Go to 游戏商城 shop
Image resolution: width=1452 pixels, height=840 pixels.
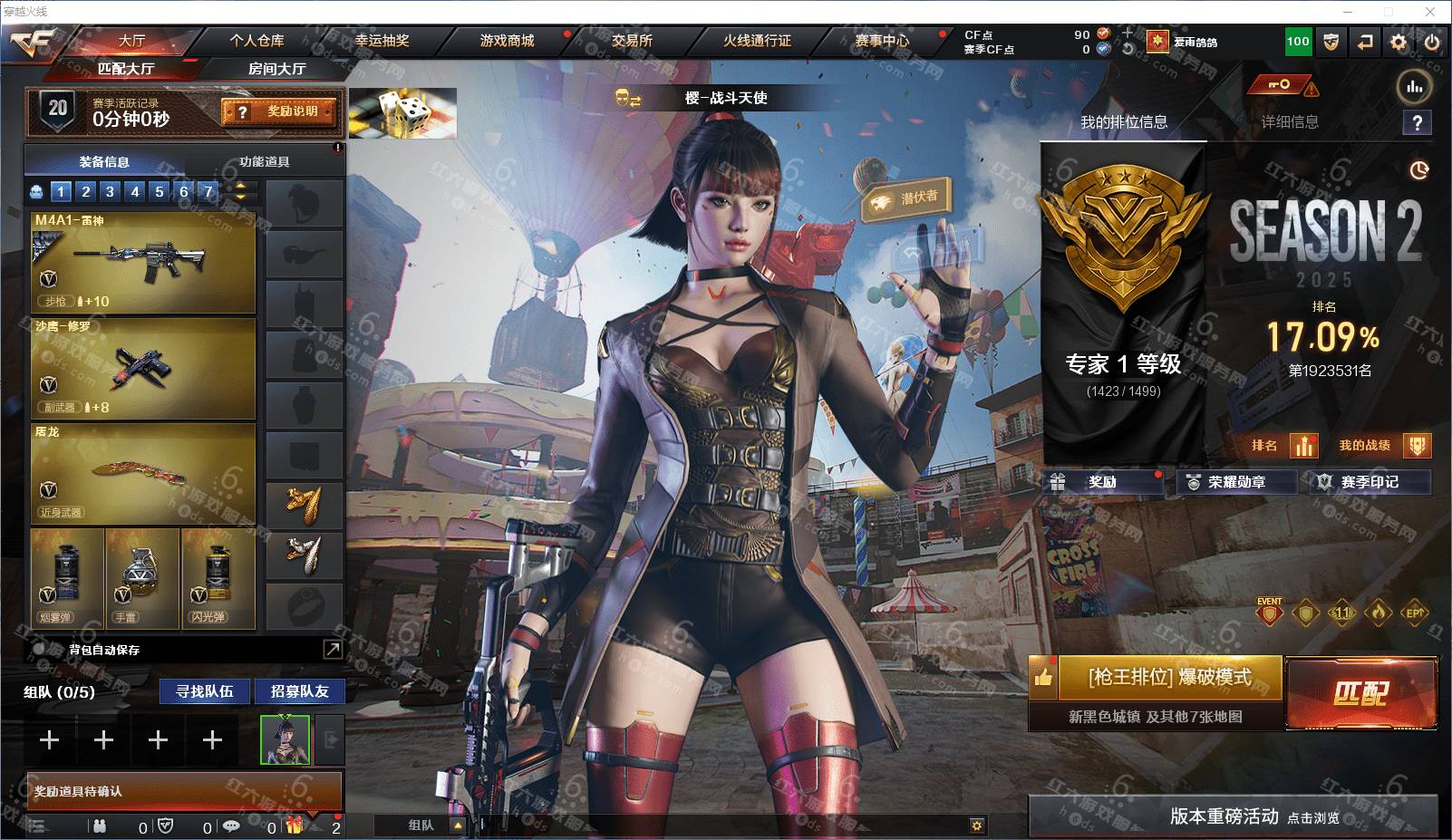click(507, 41)
